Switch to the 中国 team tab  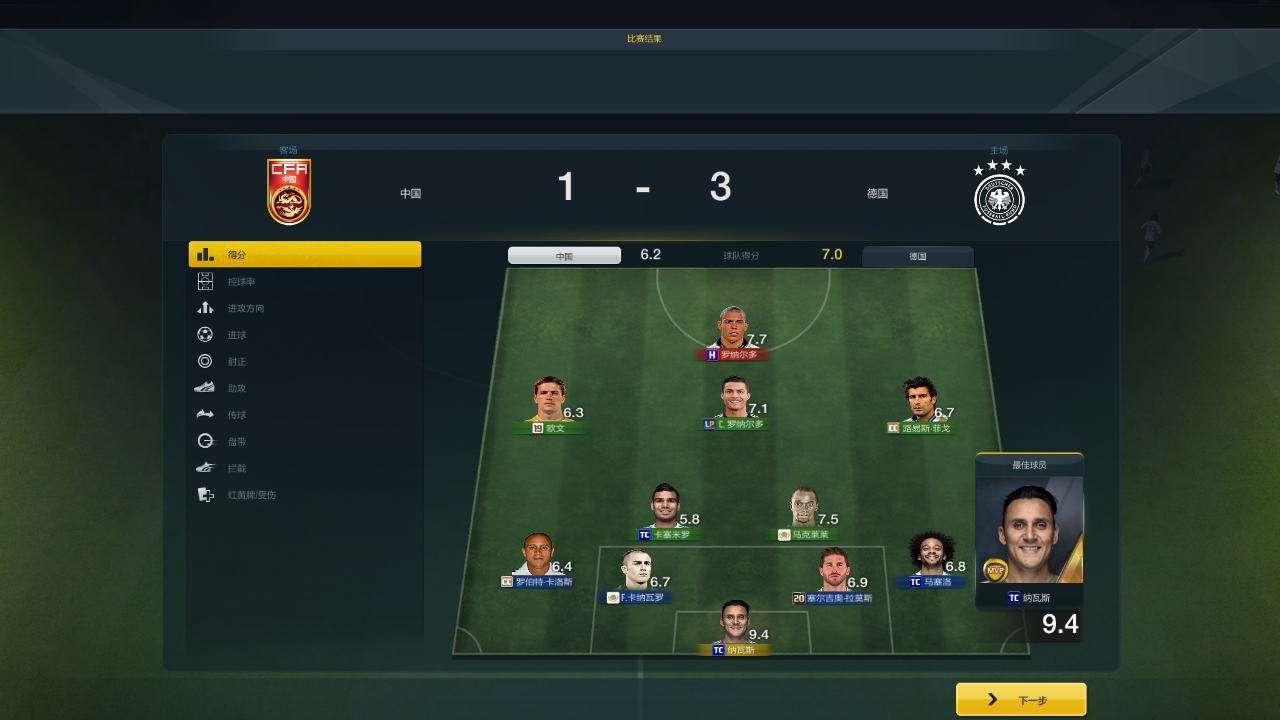coord(564,256)
